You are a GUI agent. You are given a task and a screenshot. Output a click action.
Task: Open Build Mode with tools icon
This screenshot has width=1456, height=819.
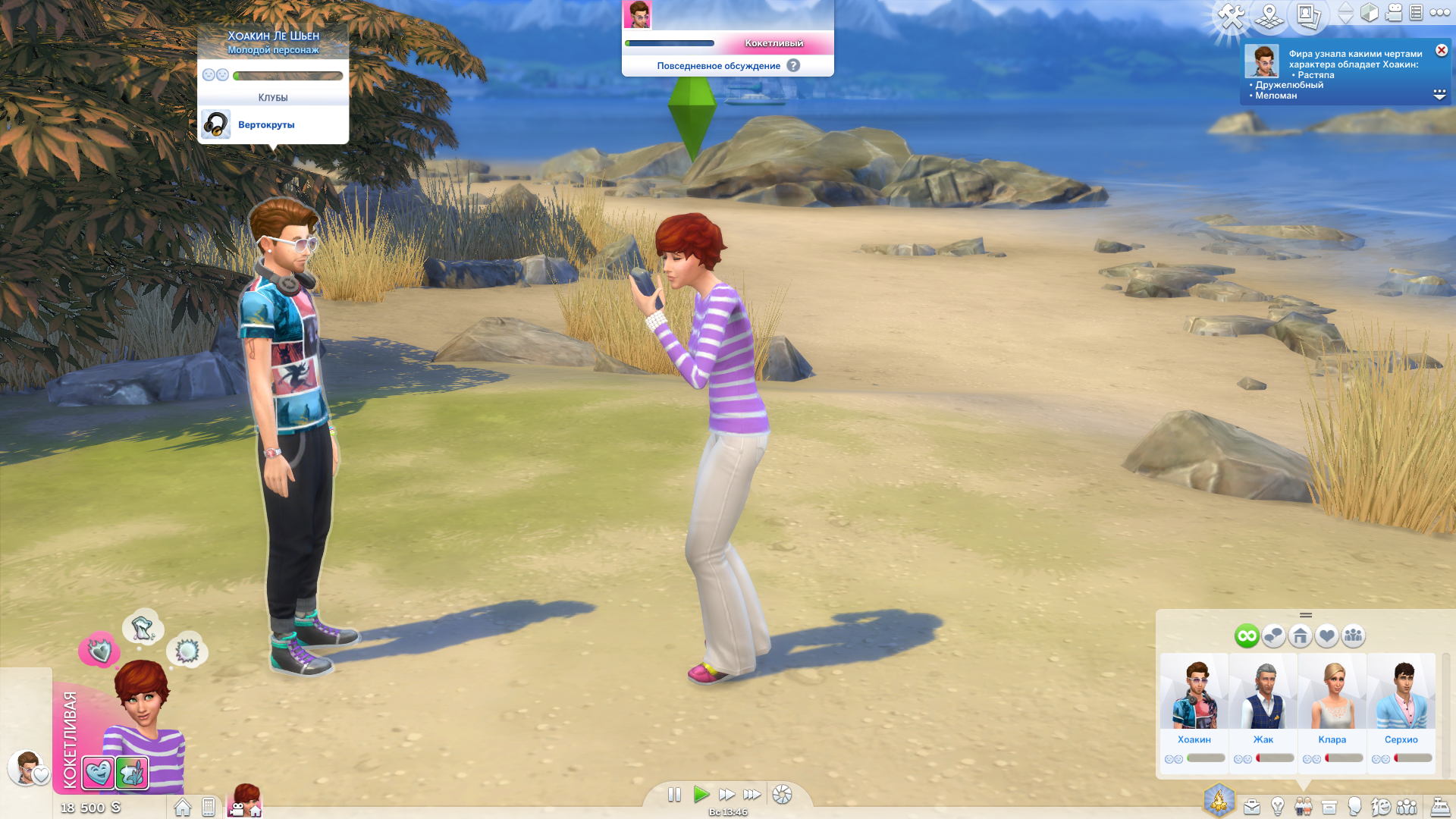click(1232, 15)
